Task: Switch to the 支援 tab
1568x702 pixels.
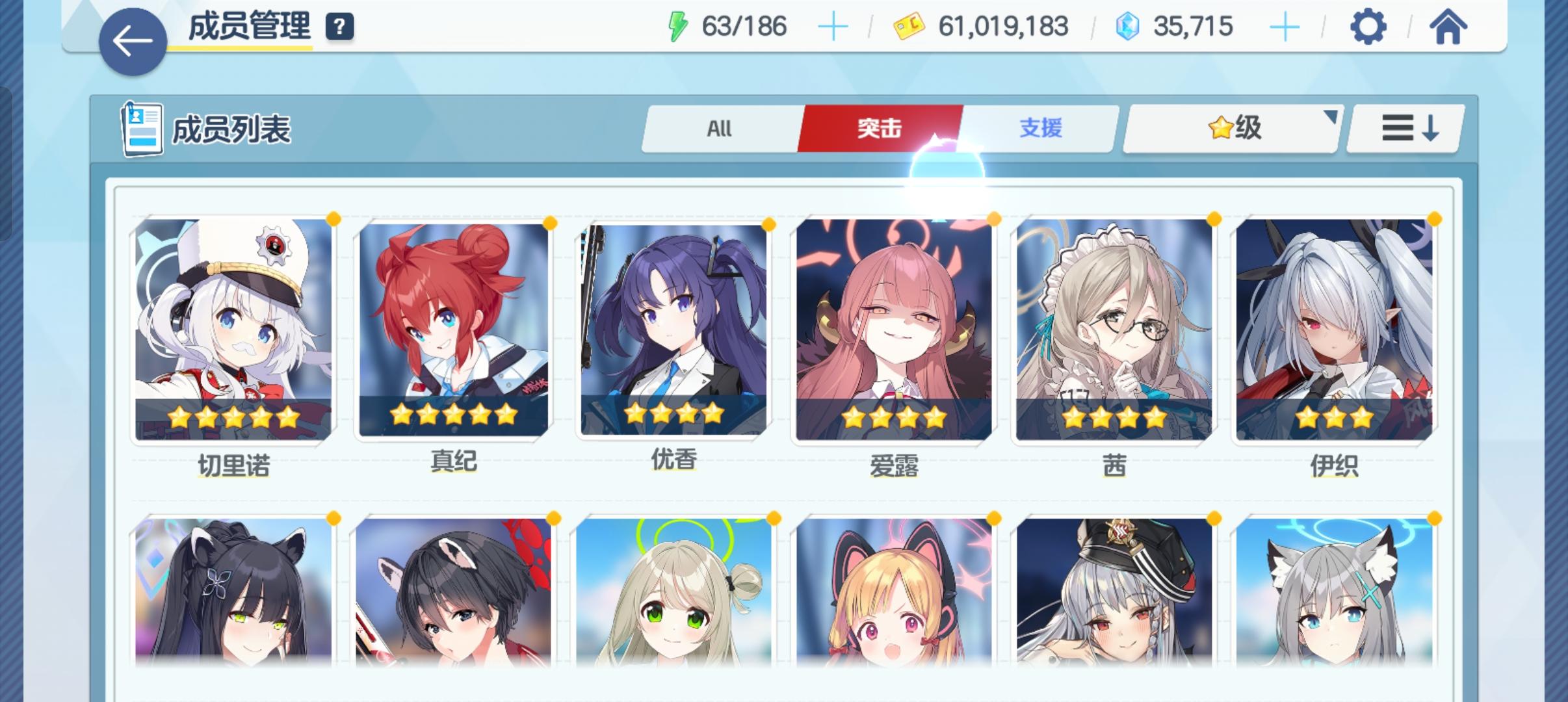Action: pyautogui.click(x=1040, y=128)
